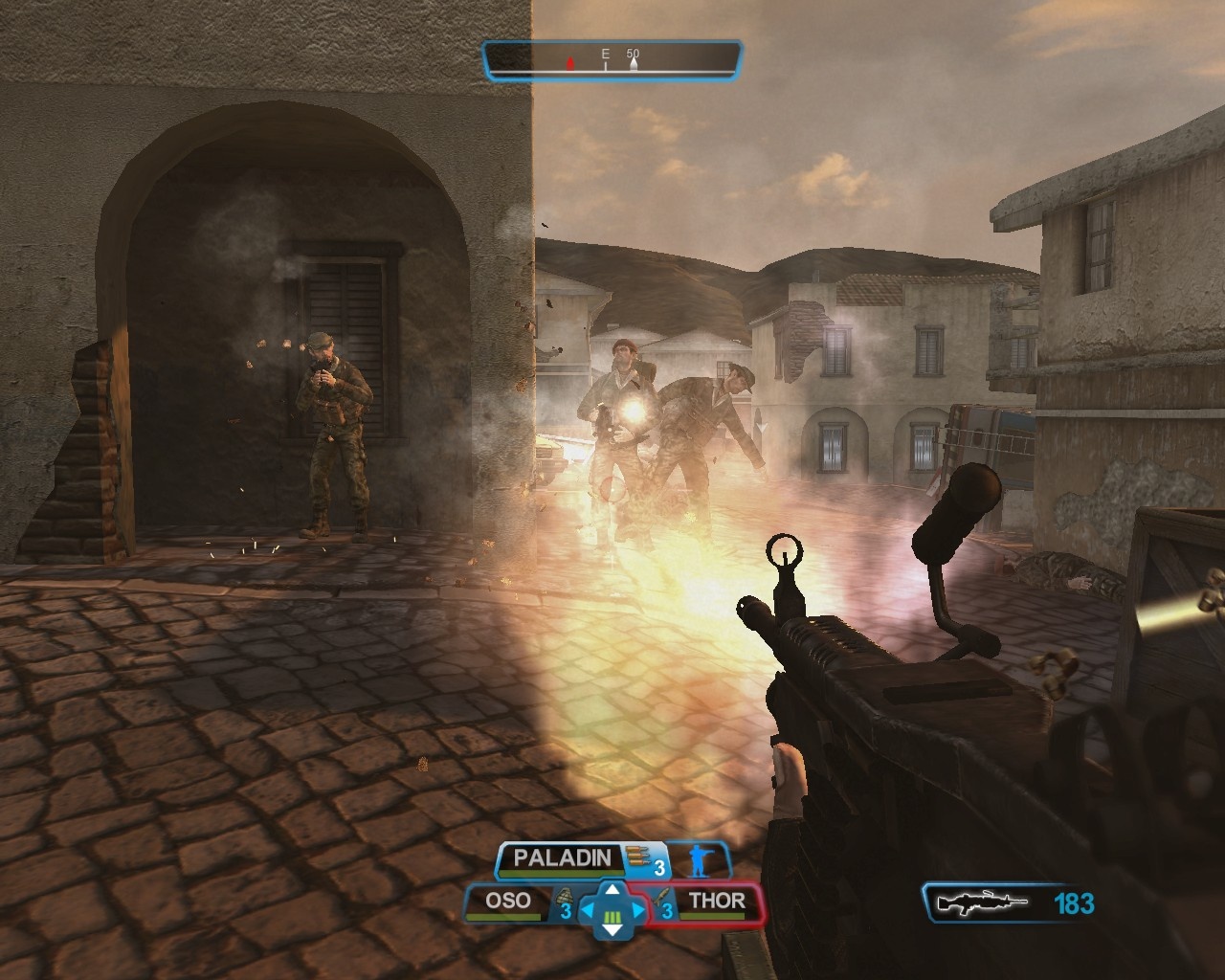
Task: Select squad member PALADIN
Action: pyautogui.click(x=562, y=858)
